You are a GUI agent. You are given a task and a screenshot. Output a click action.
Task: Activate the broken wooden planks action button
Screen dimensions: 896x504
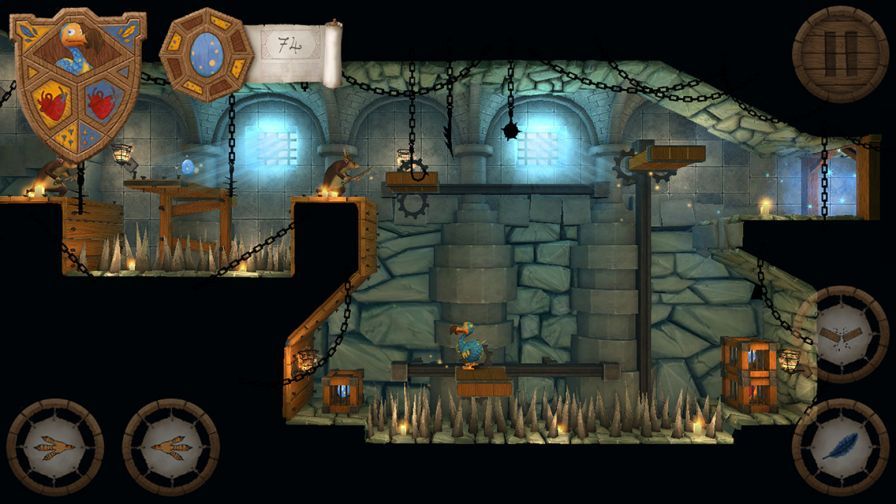click(x=838, y=336)
